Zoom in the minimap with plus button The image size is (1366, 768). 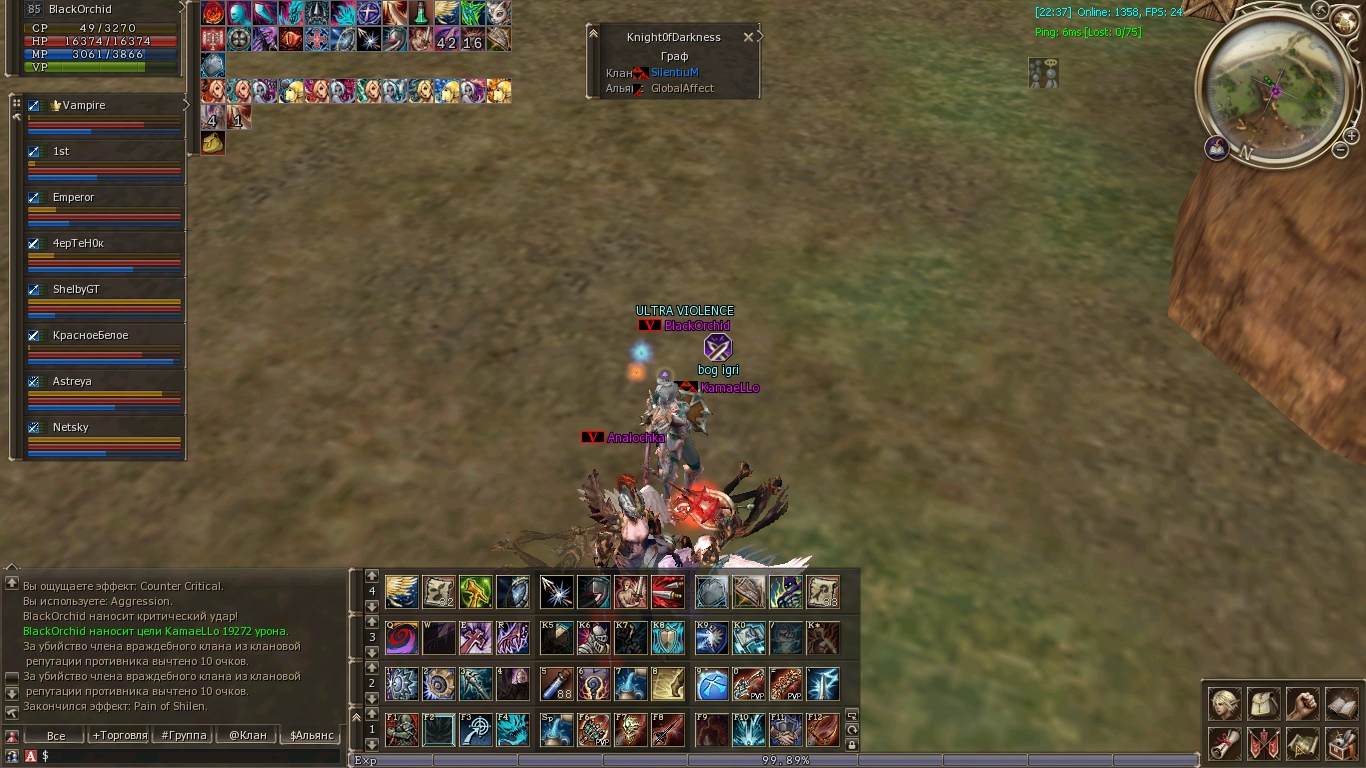pos(1351,136)
